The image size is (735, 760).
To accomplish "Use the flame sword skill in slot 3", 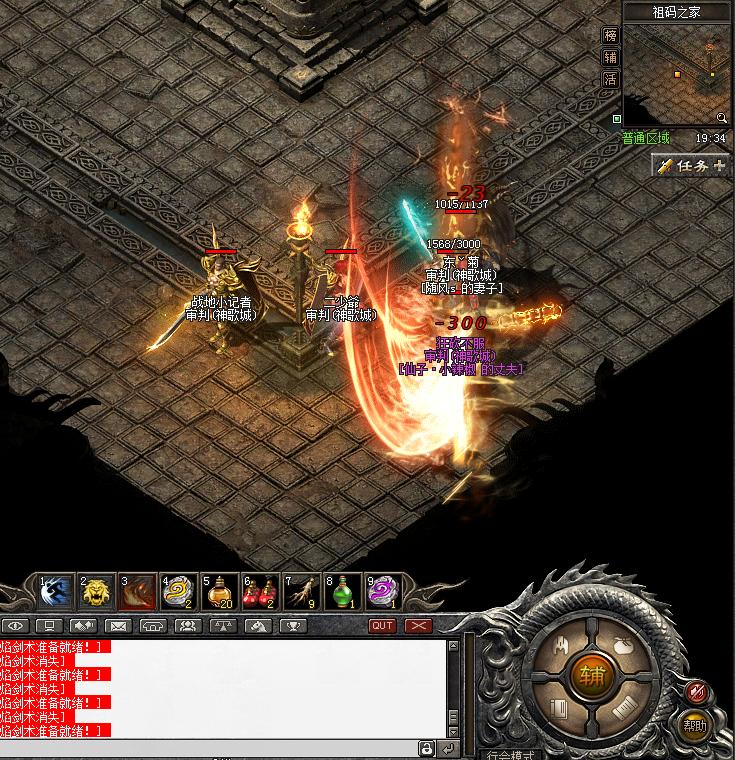I will tap(139, 592).
